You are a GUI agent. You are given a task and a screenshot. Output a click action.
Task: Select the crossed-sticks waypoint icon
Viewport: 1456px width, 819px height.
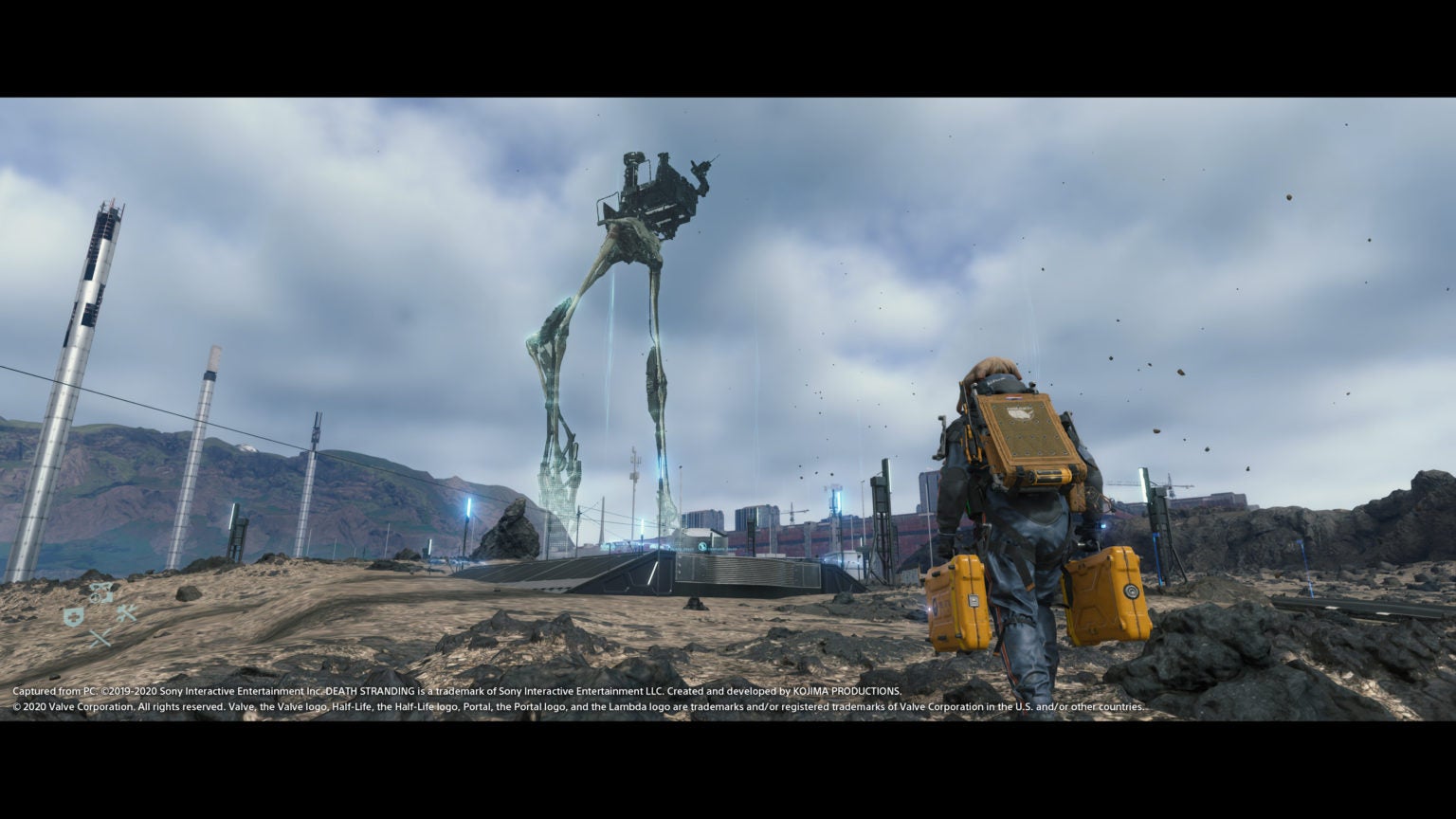click(100, 638)
